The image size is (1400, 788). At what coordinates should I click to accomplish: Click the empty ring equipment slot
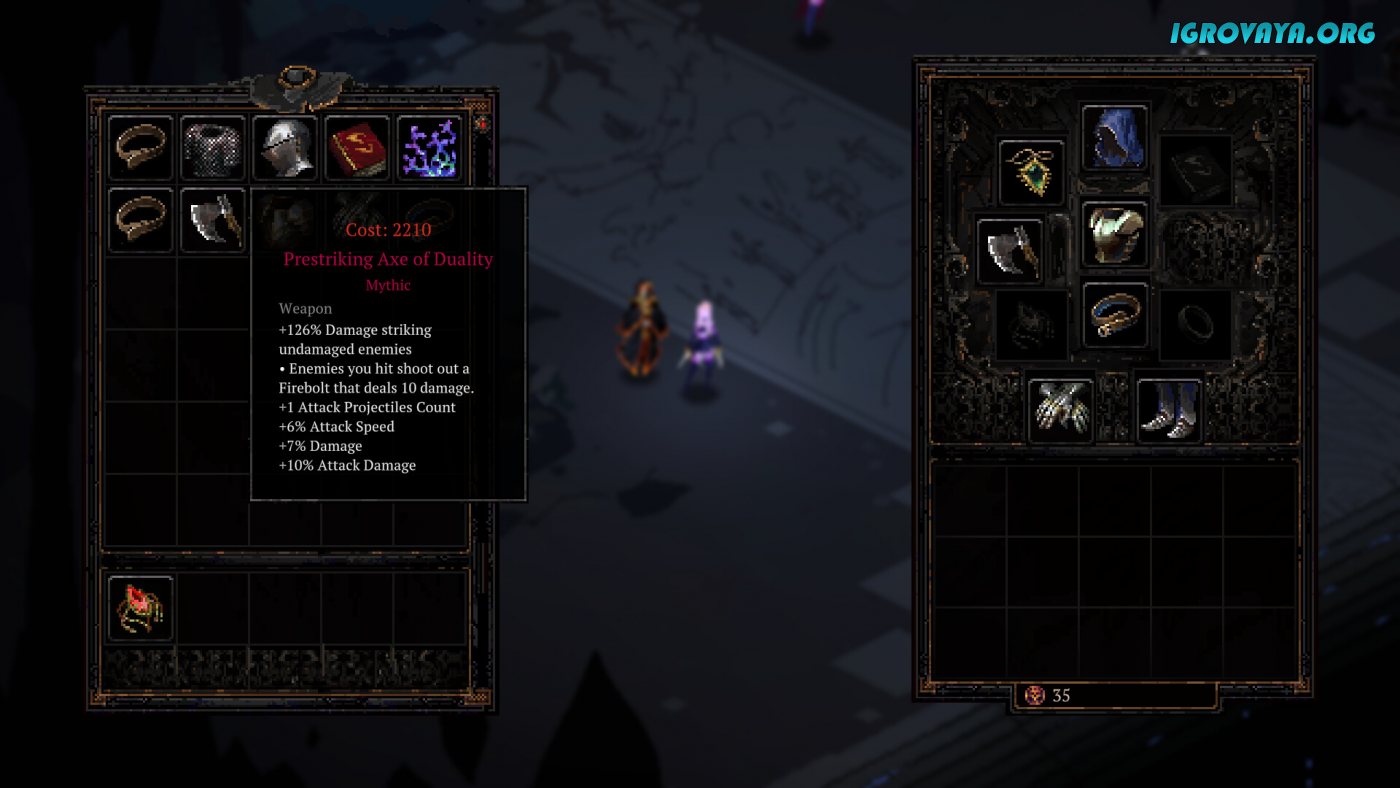[x=1196, y=324]
